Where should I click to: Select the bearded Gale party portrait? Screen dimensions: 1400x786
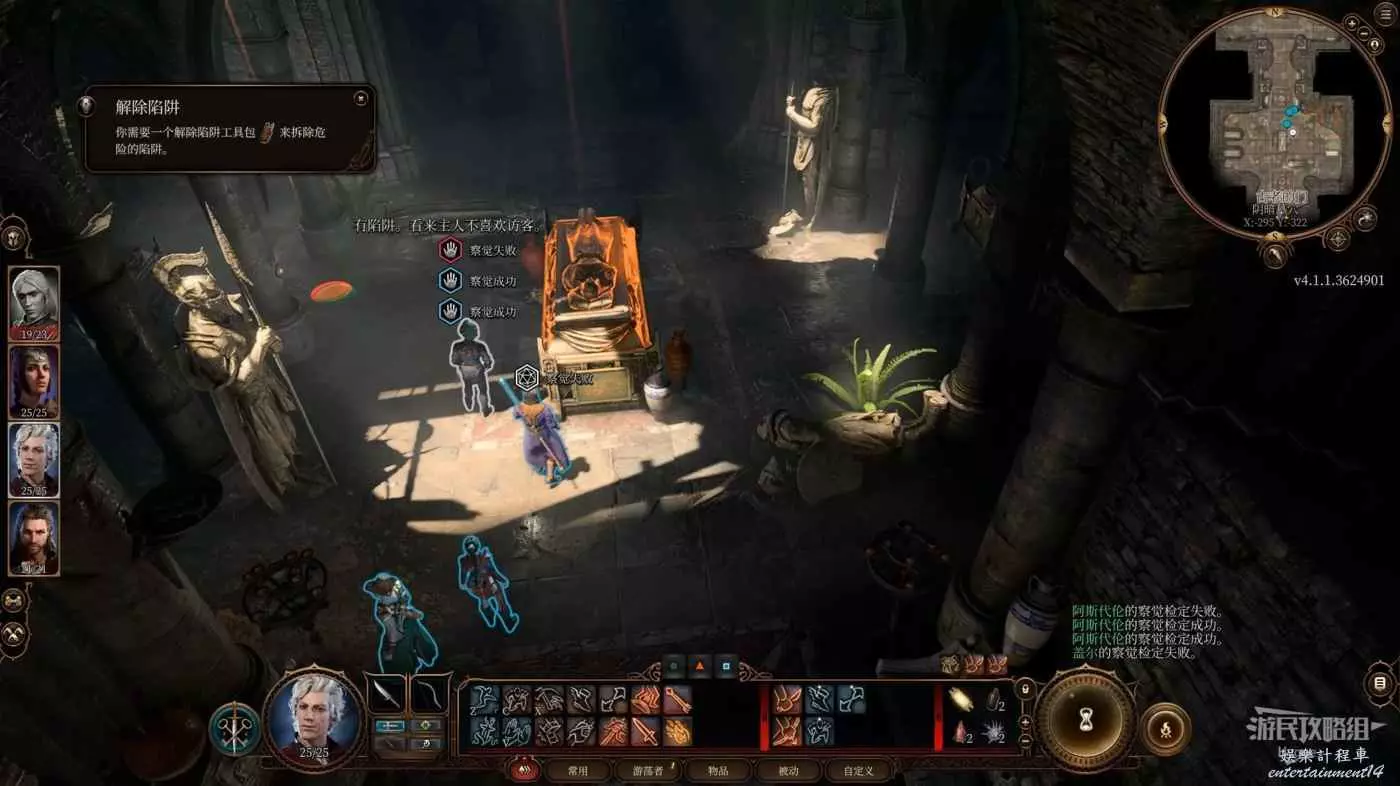pyautogui.click(x=34, y=536)
